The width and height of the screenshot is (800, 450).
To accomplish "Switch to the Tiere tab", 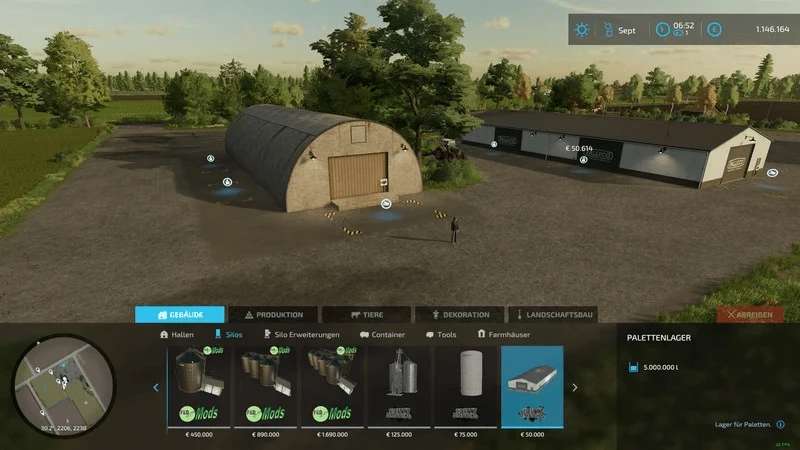I will [x=366, y=314].
